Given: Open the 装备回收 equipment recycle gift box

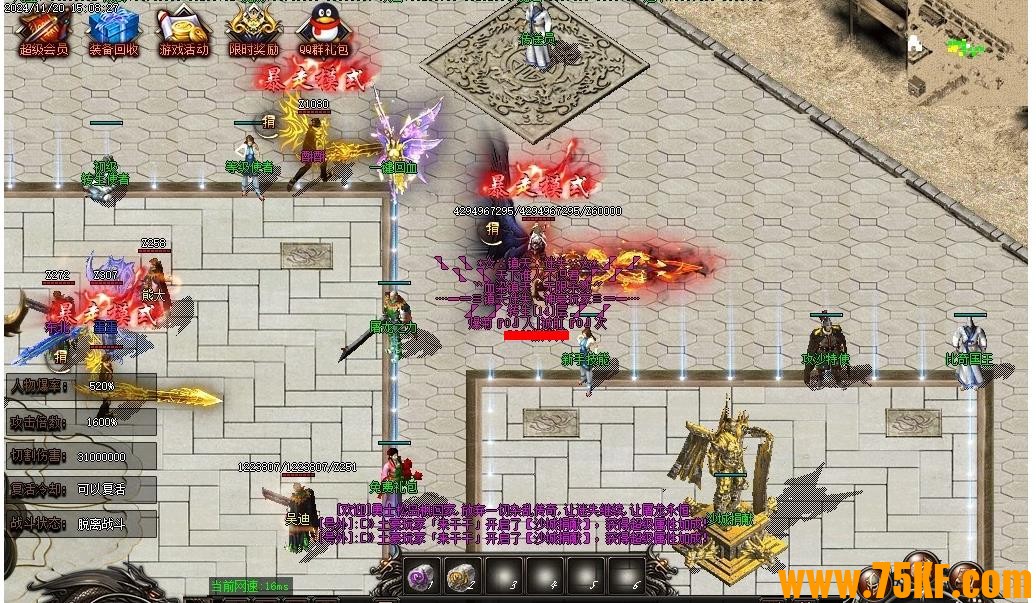Looking at the screenshot, I should point(113,30).
